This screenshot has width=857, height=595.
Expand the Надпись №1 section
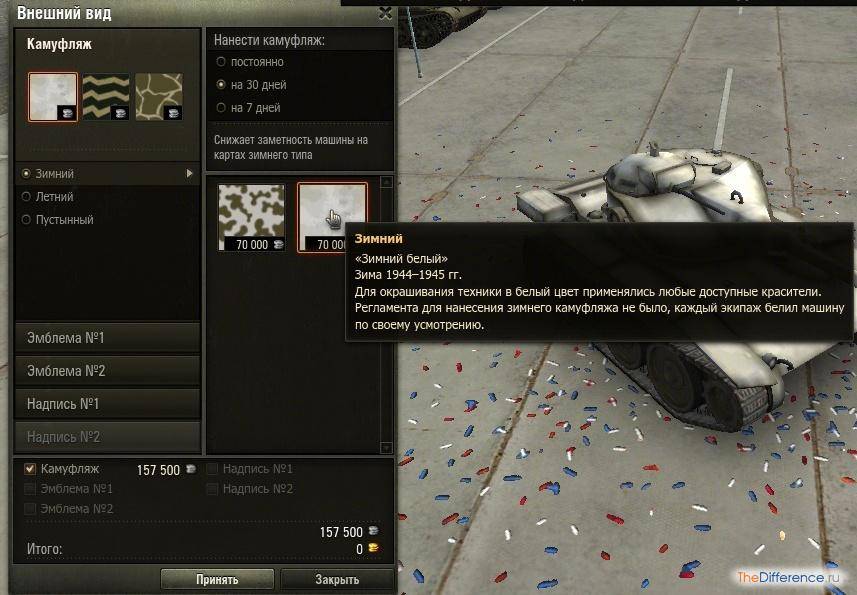point(108,404)
